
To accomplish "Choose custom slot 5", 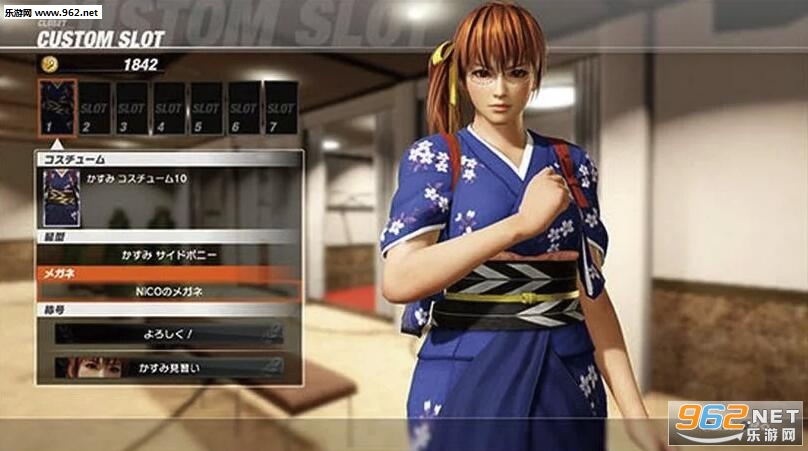I will click(206, 108).
